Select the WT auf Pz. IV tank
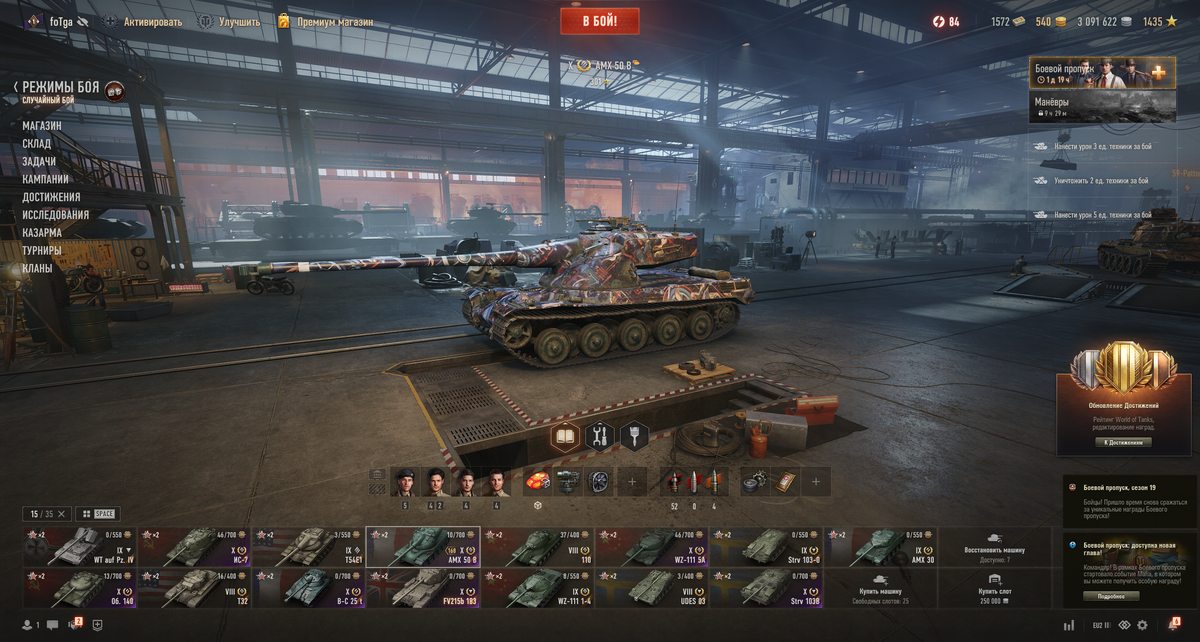Screen dimensions: 1200x642 click(79, 547)
